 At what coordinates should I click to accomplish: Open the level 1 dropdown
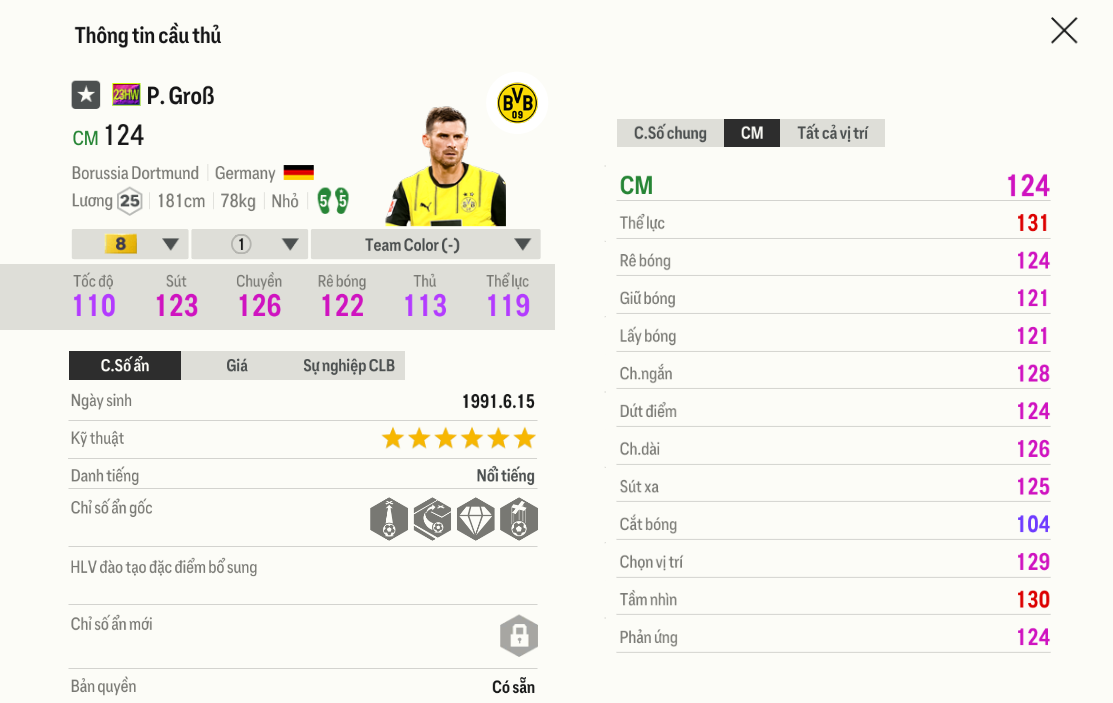250,244
